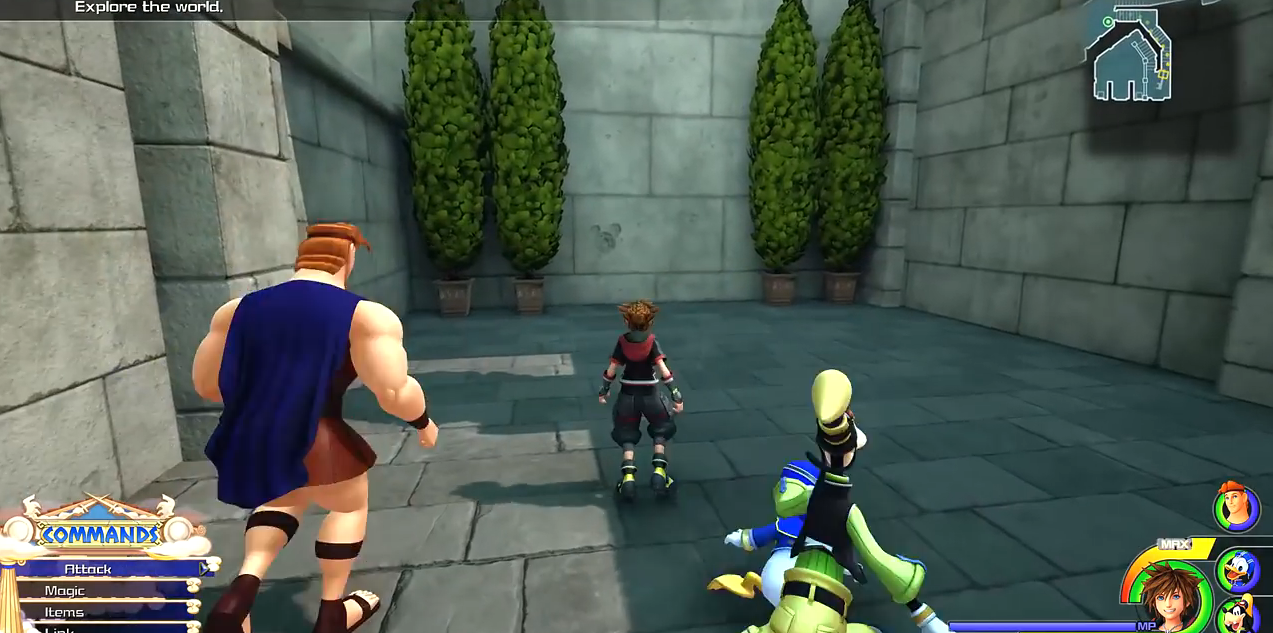
Task: Choose Magic from the command menu
Action: click(x=66, y=591)
